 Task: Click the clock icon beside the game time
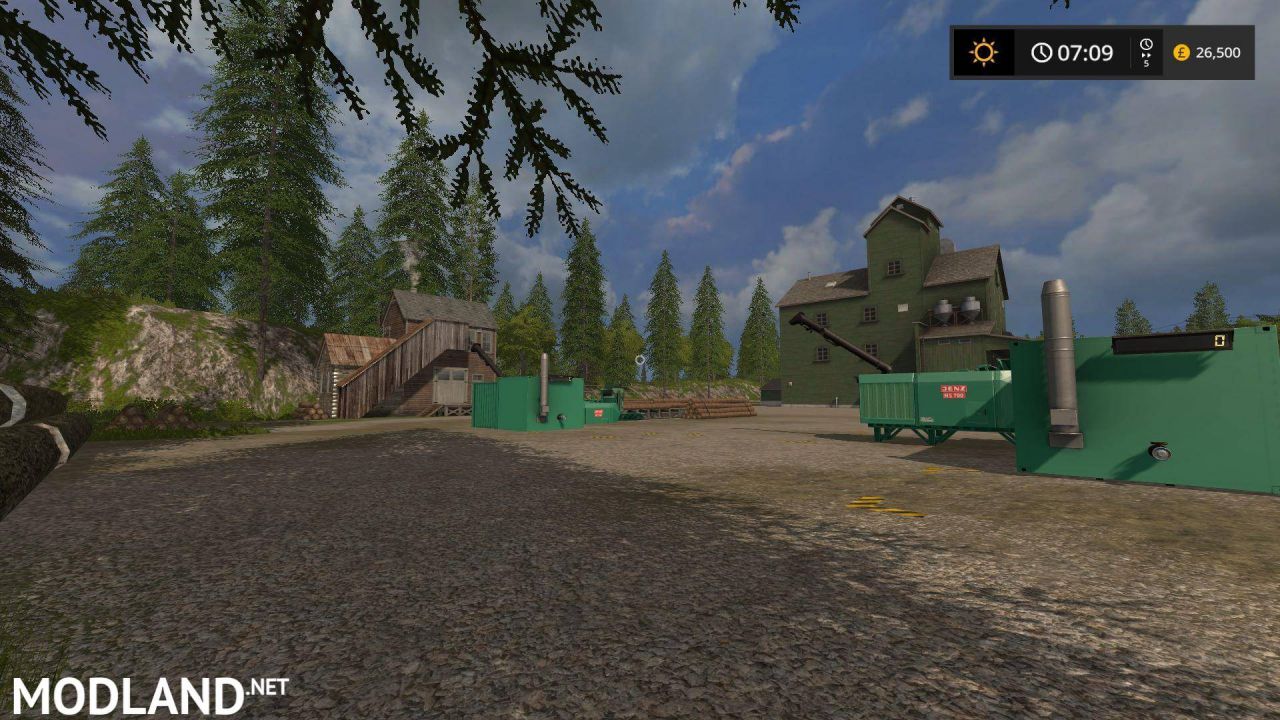1042,52
